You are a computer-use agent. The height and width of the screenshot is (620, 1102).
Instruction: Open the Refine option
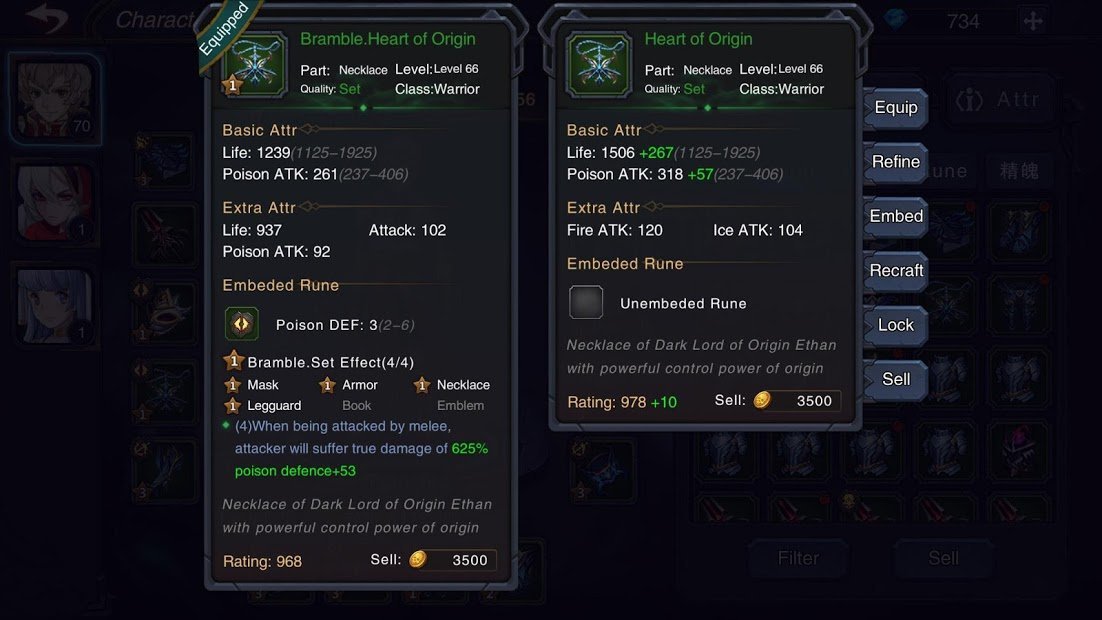(895, 162)
